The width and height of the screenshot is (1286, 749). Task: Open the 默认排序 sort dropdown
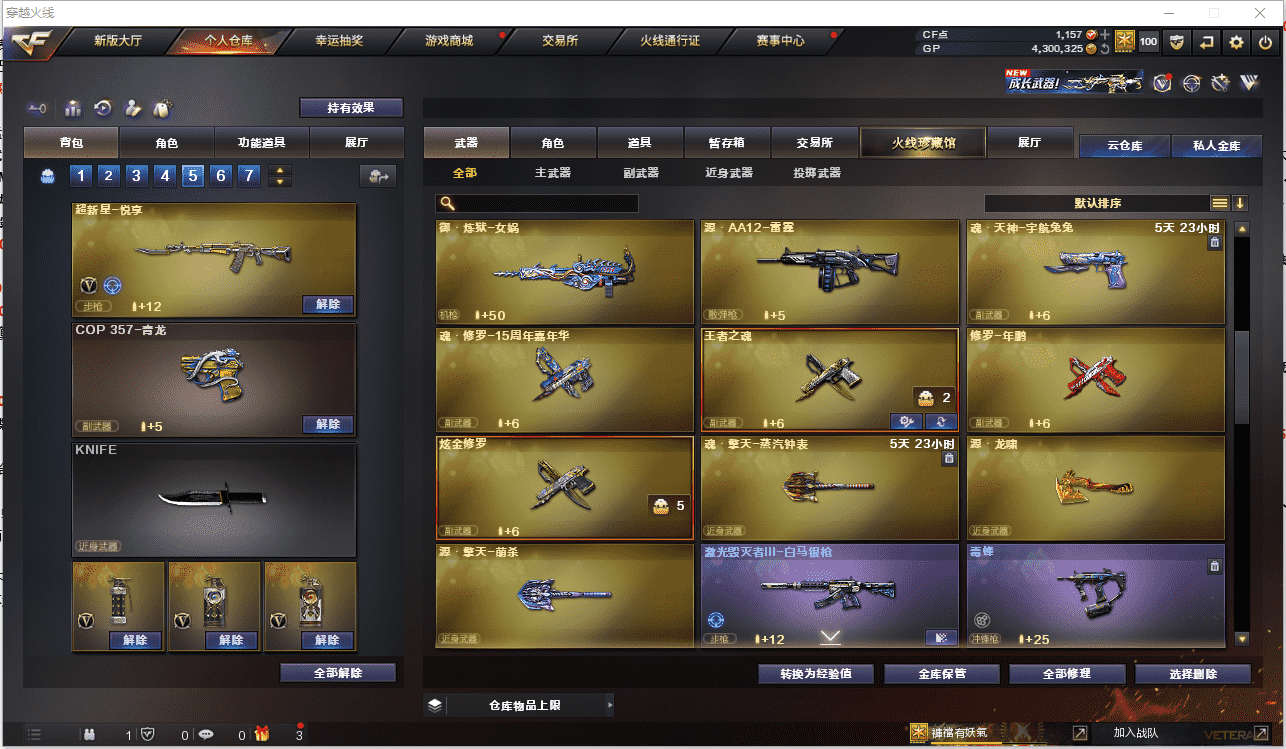1097,203
